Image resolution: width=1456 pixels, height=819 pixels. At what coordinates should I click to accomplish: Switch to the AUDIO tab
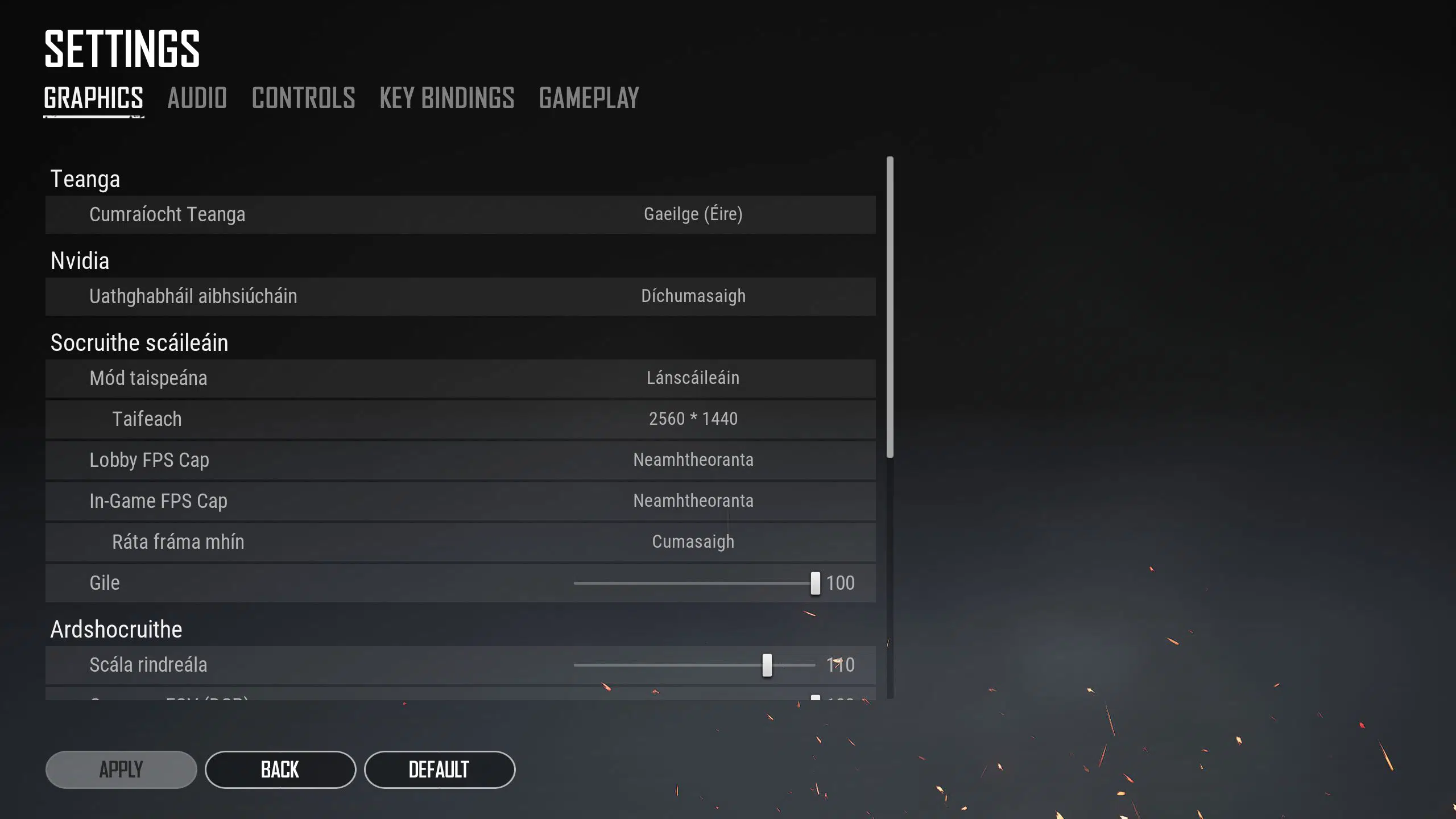(x=197, y=98)
